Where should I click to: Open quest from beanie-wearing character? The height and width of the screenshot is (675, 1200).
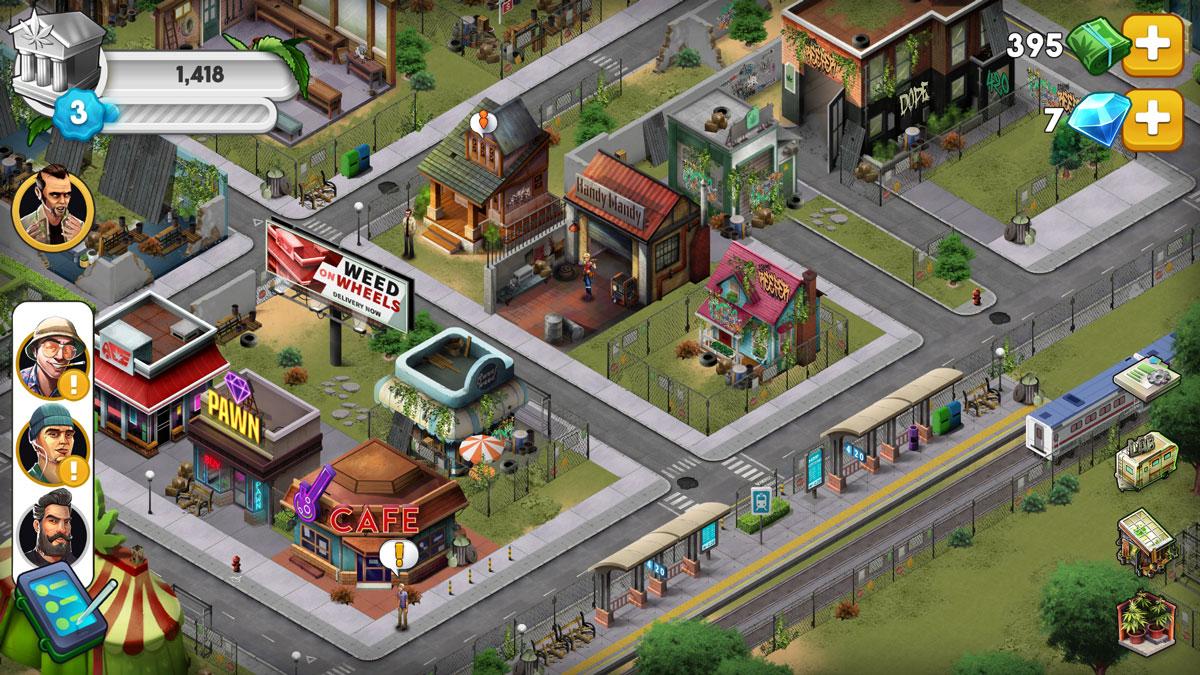click(x=53, y=445)
